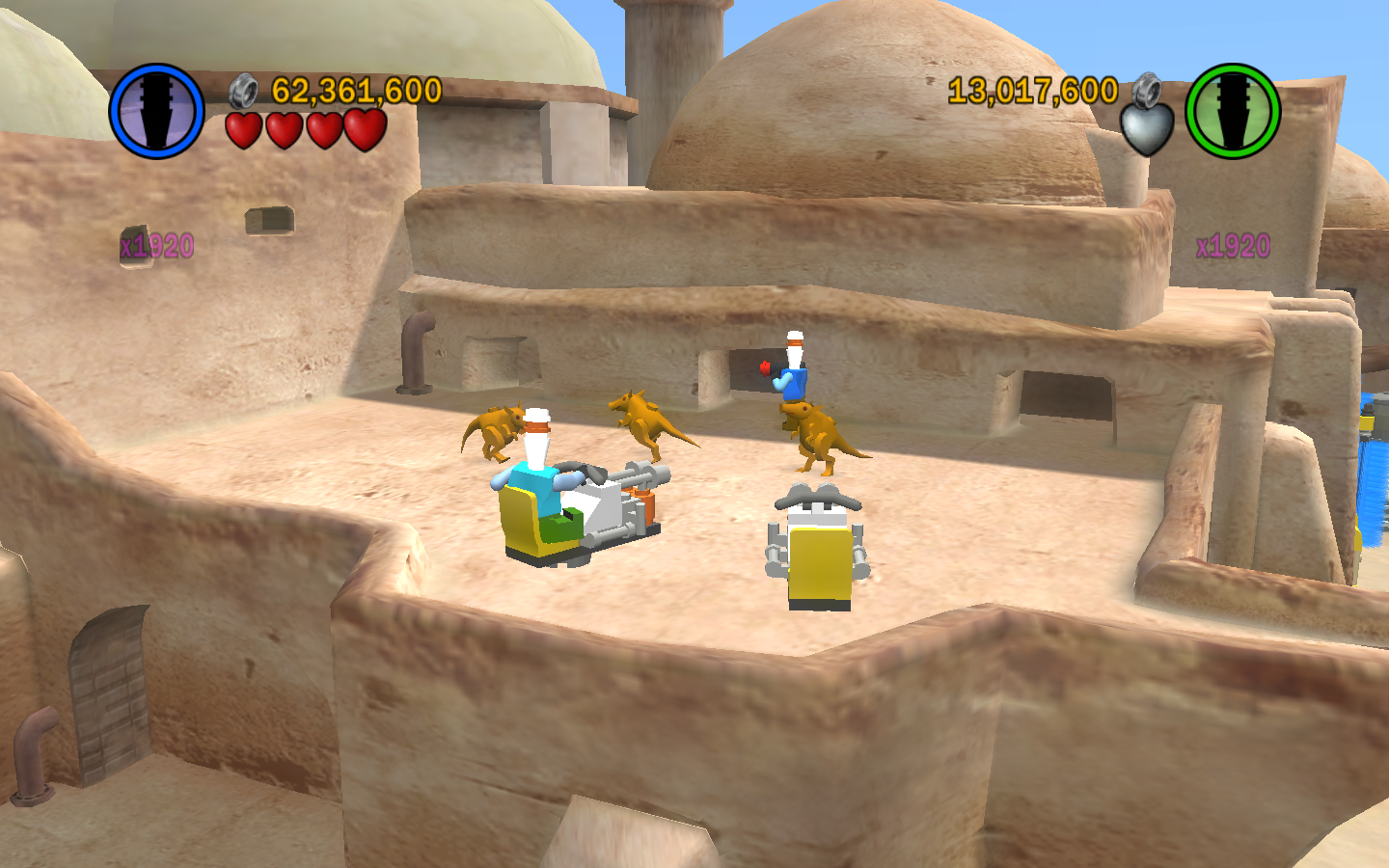Click player one's blue-ringed character portrait

coord(156,111)
